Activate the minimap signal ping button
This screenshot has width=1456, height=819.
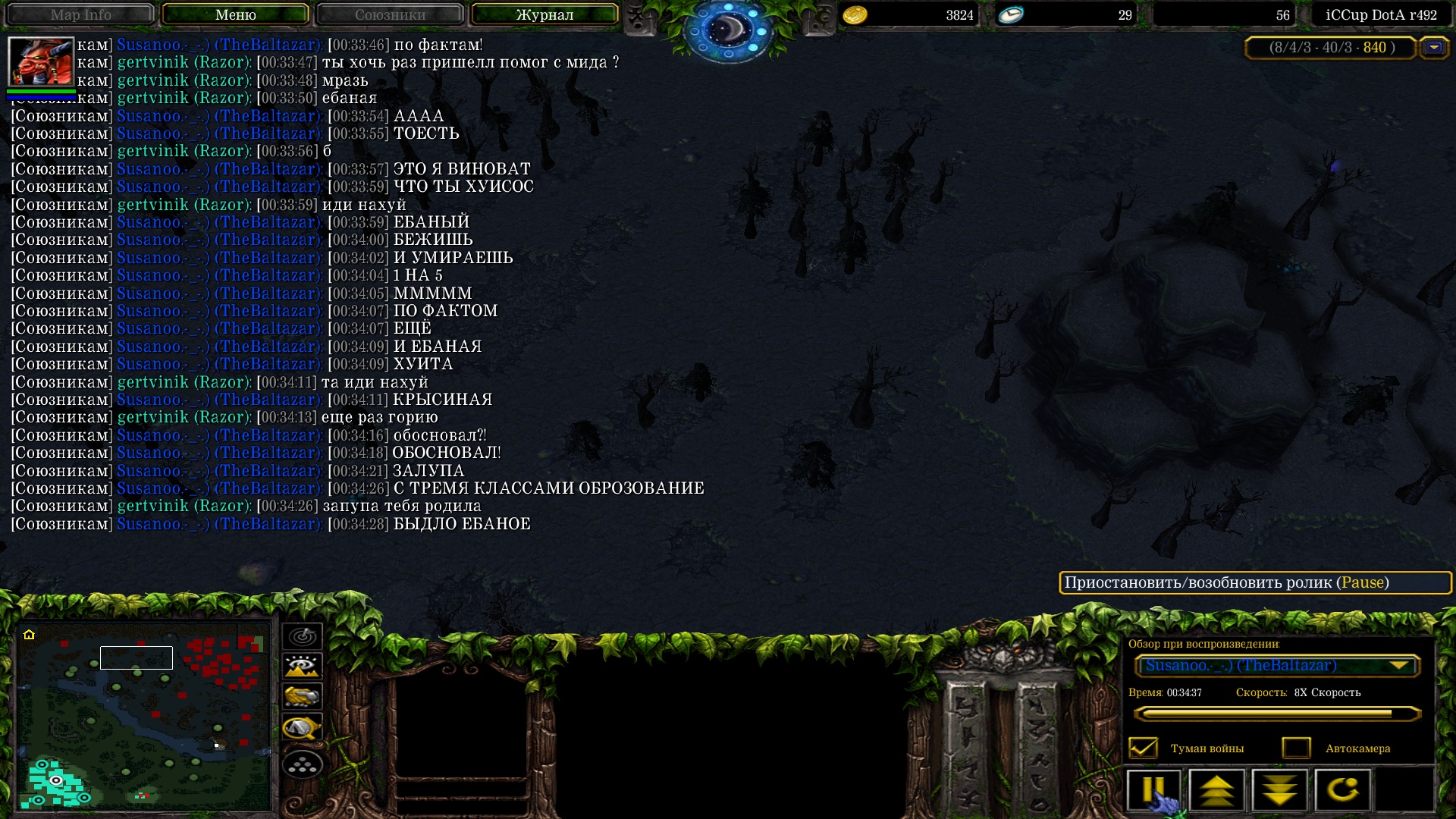[303, 636]
